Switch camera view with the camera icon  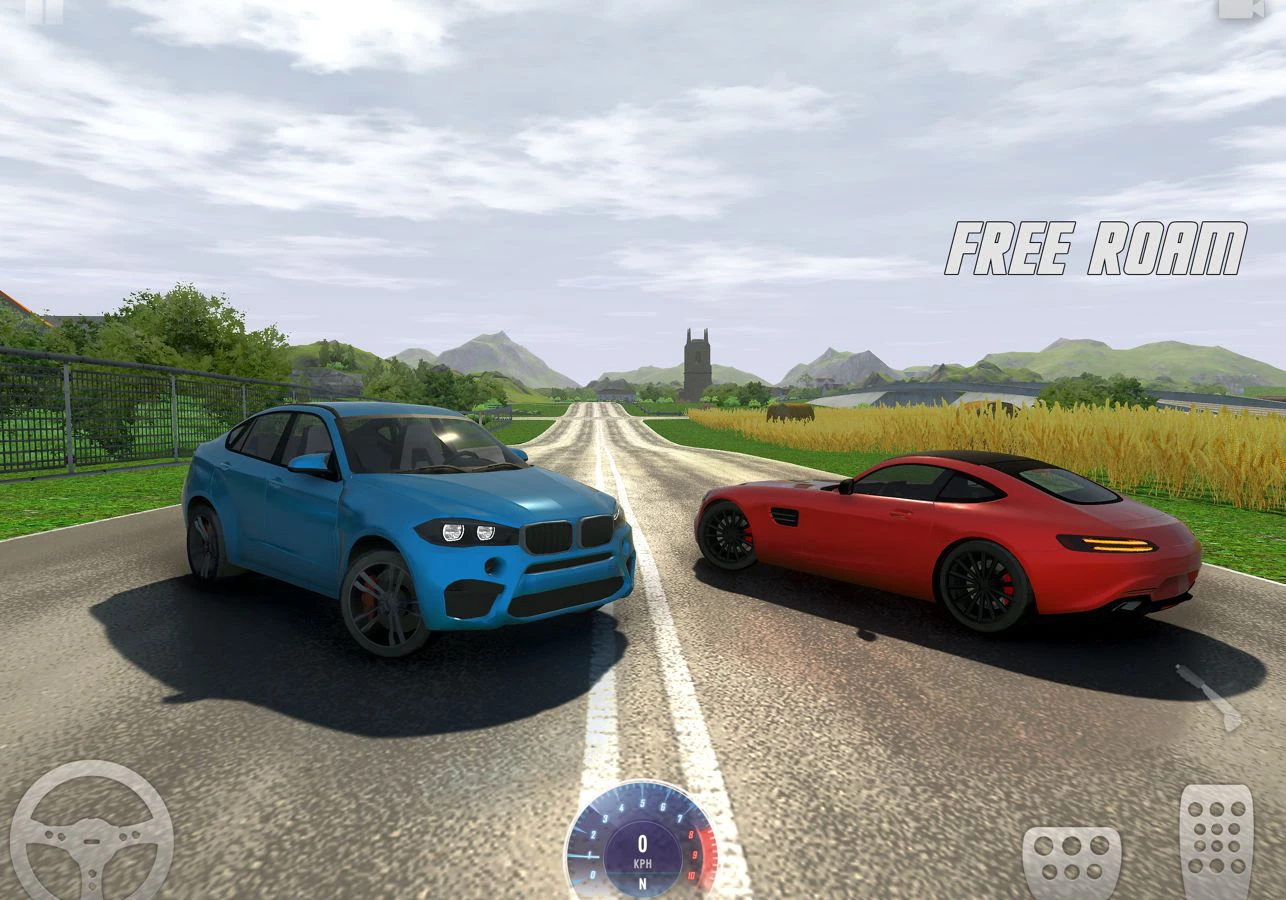click(1240, 8)
